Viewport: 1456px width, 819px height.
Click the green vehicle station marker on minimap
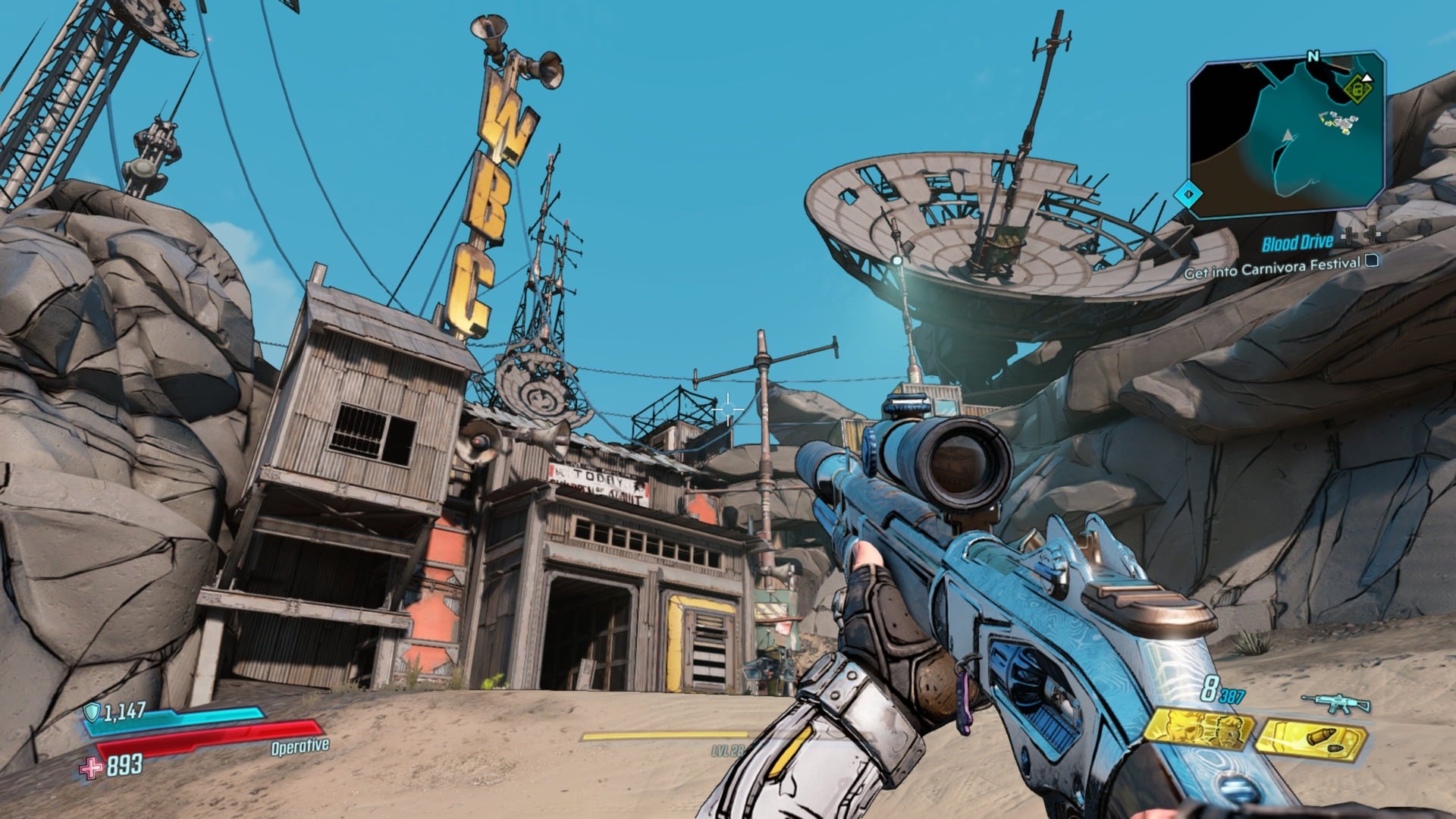(1357, 89)
